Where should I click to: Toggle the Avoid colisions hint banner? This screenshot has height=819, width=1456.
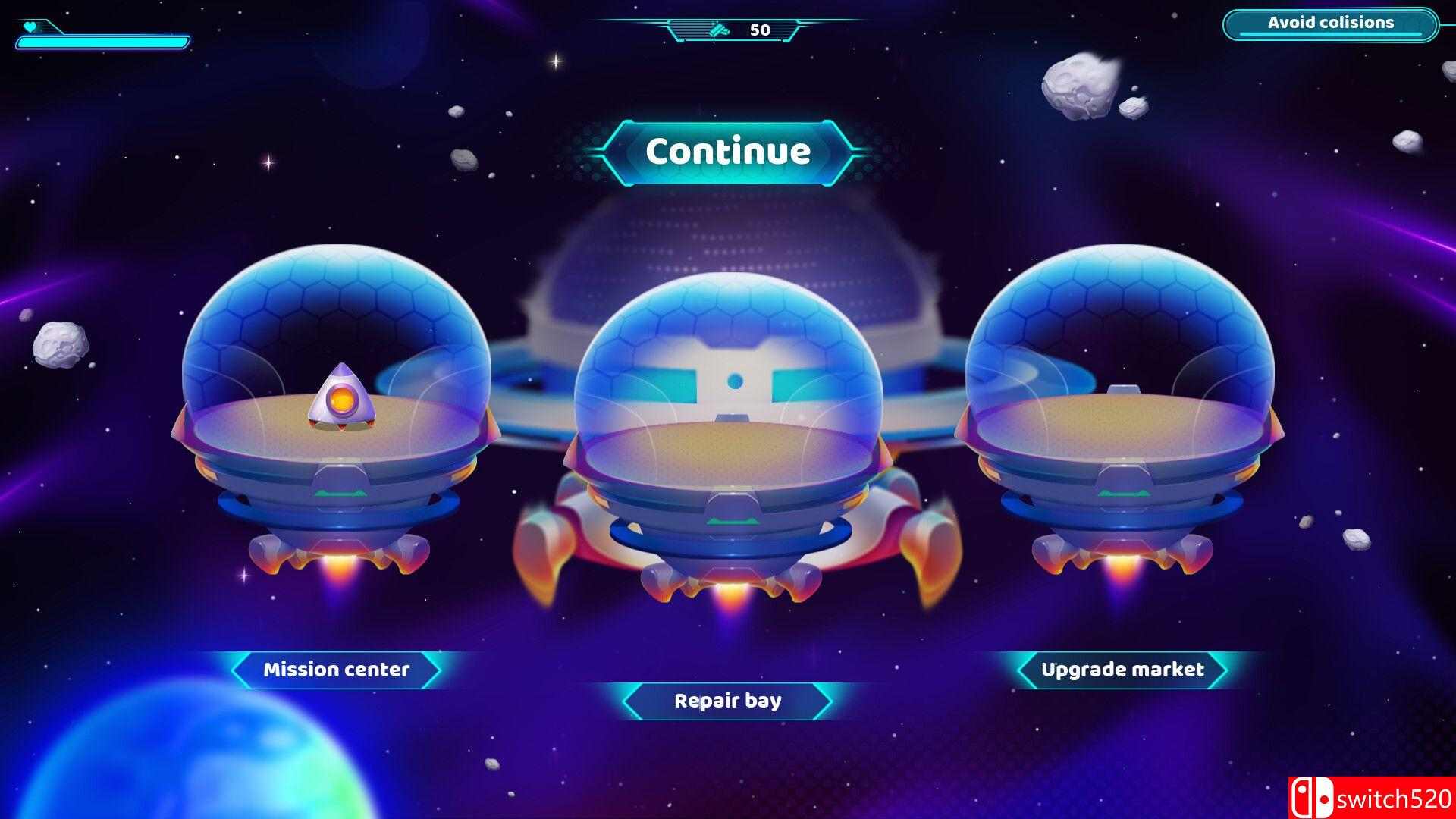[x=1329, y=24]
